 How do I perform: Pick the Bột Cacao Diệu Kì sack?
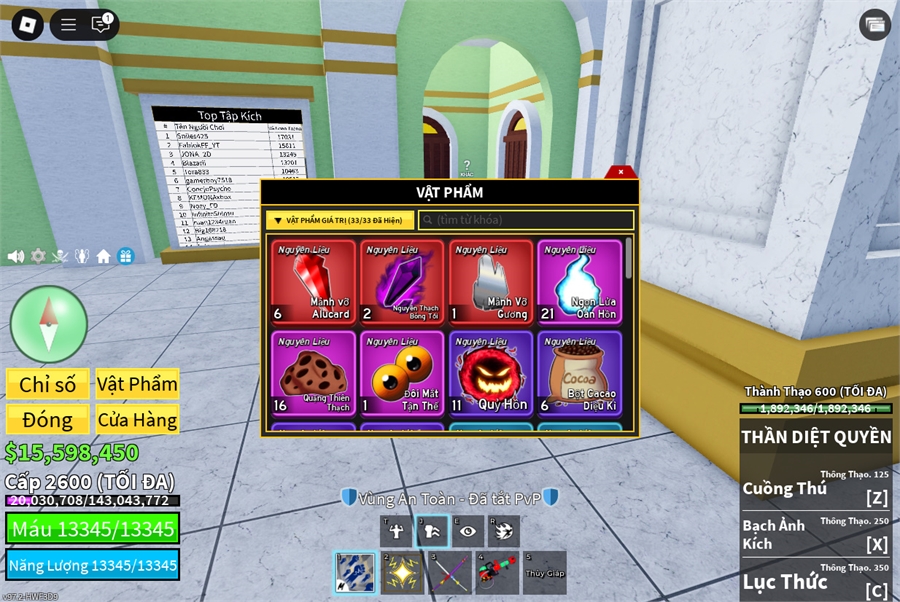579,373
